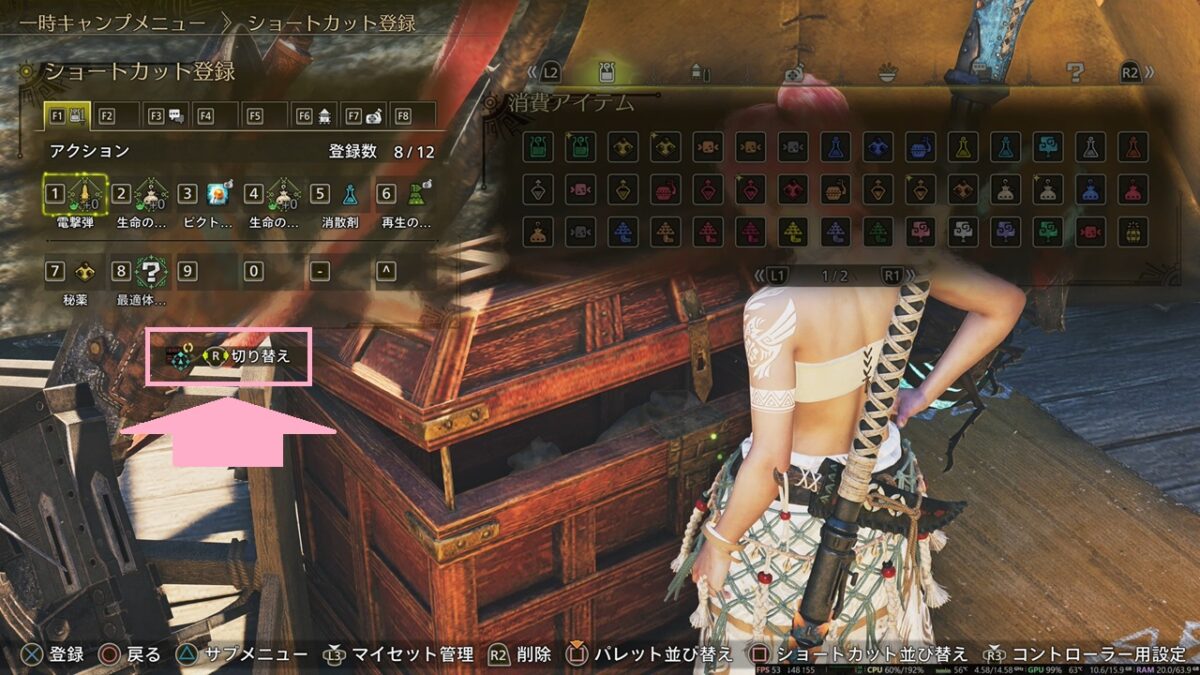Choose the F8 shortcut palette tab
This screenshot has height=675, width=1200.
pos(412,116)
